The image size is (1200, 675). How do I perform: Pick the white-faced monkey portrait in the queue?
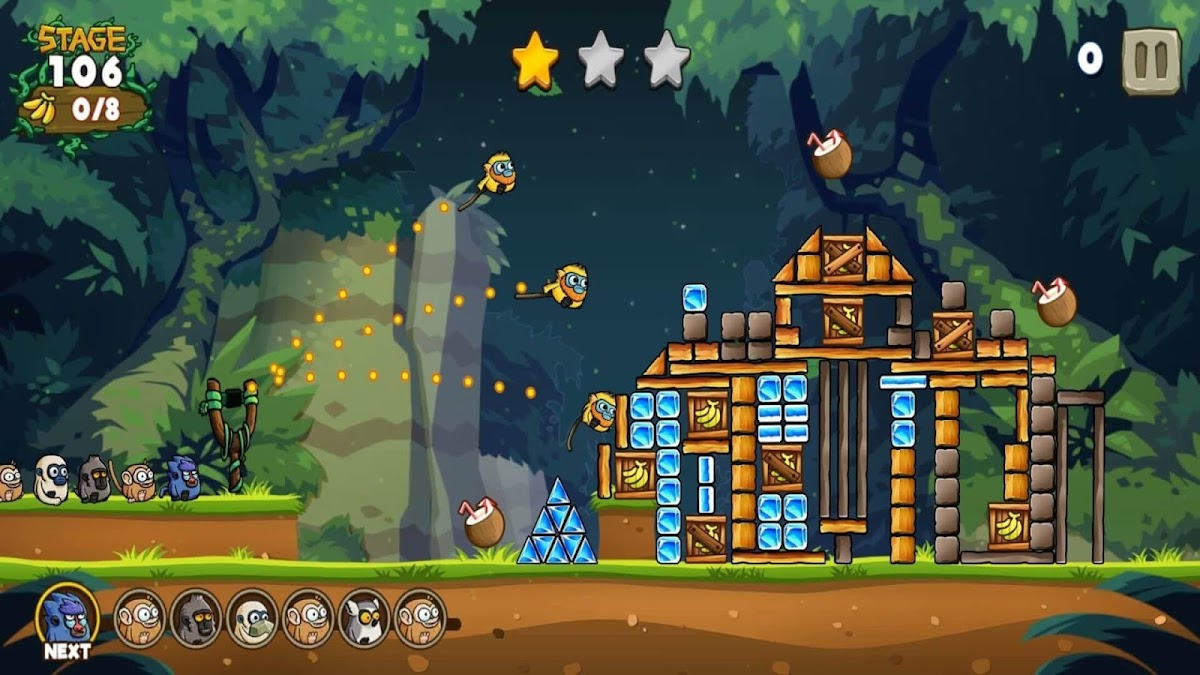point(251,617)
